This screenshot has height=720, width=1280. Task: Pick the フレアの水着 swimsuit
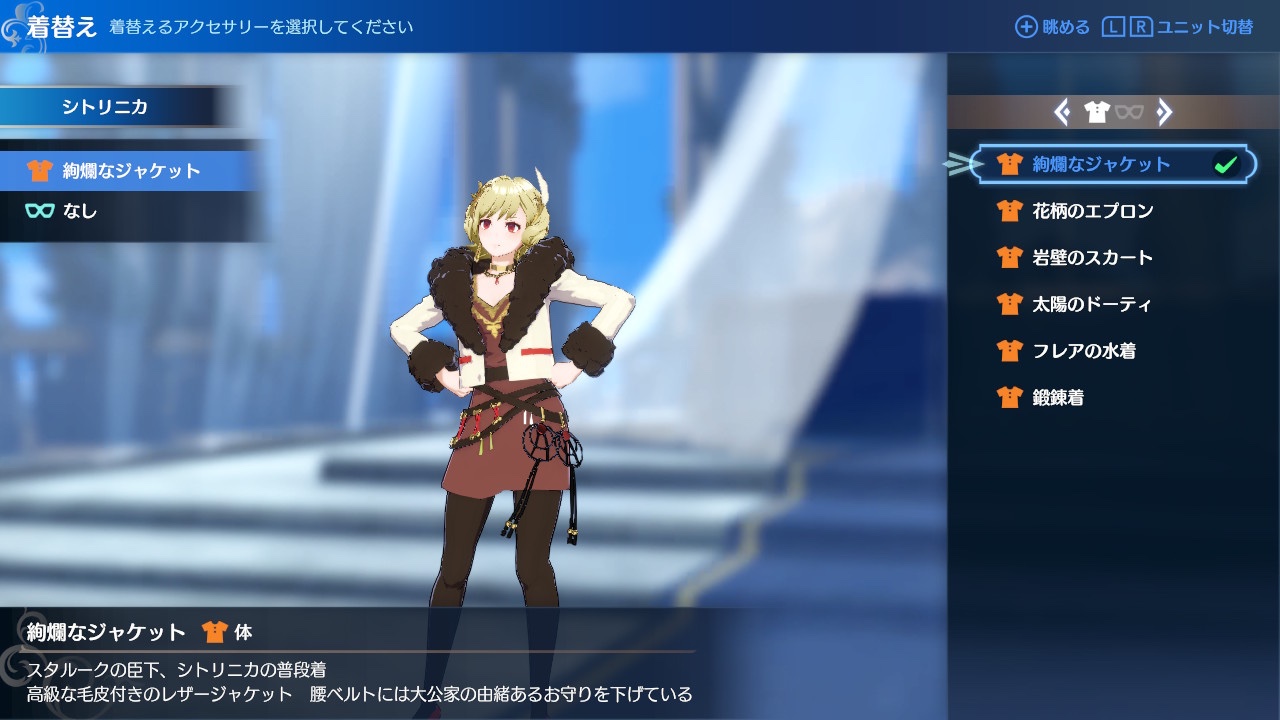(1083, 351)
